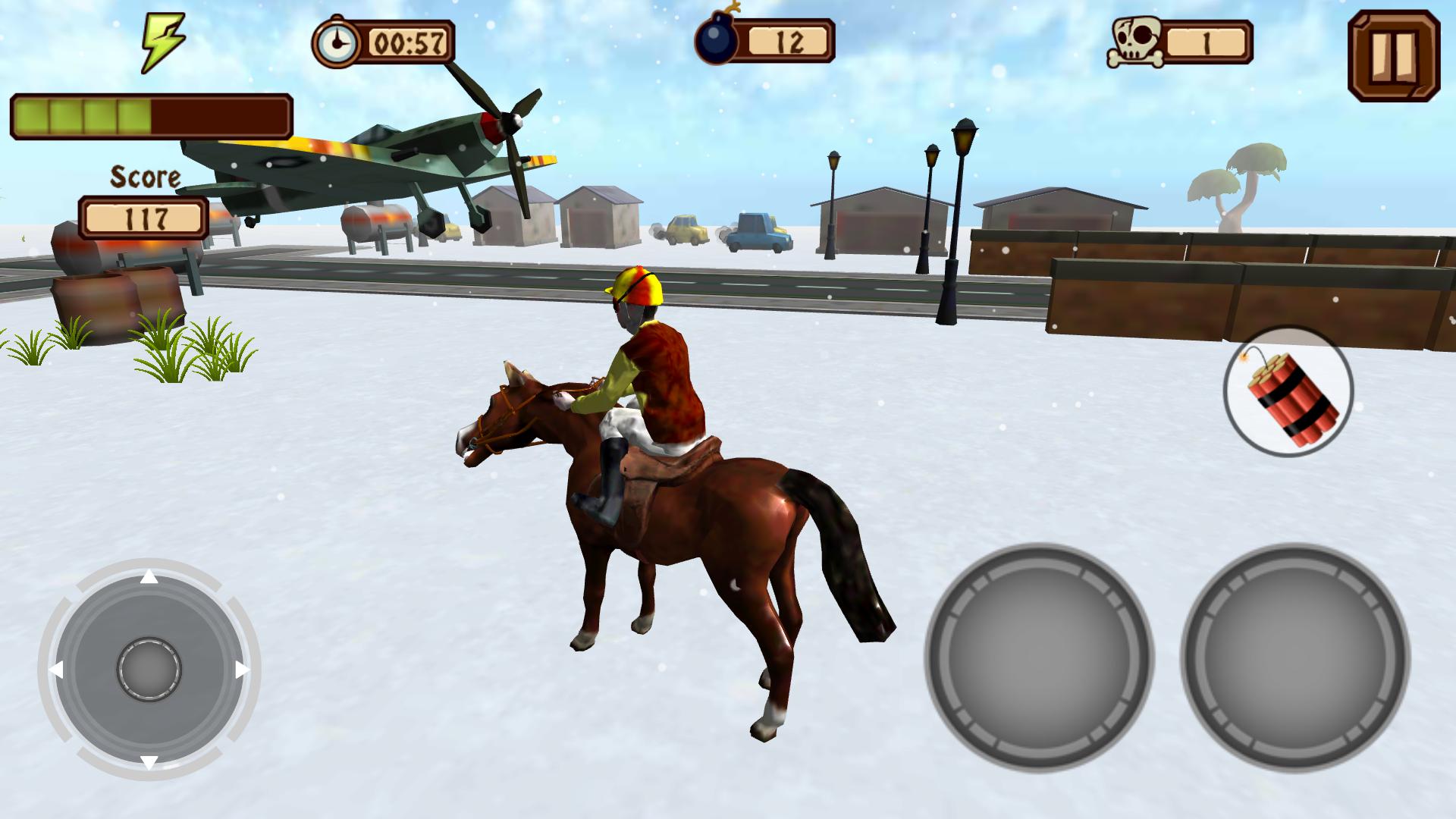Tap the bomb fuse at screen top
Screen dimensions: 1456x819
point(730,11)
